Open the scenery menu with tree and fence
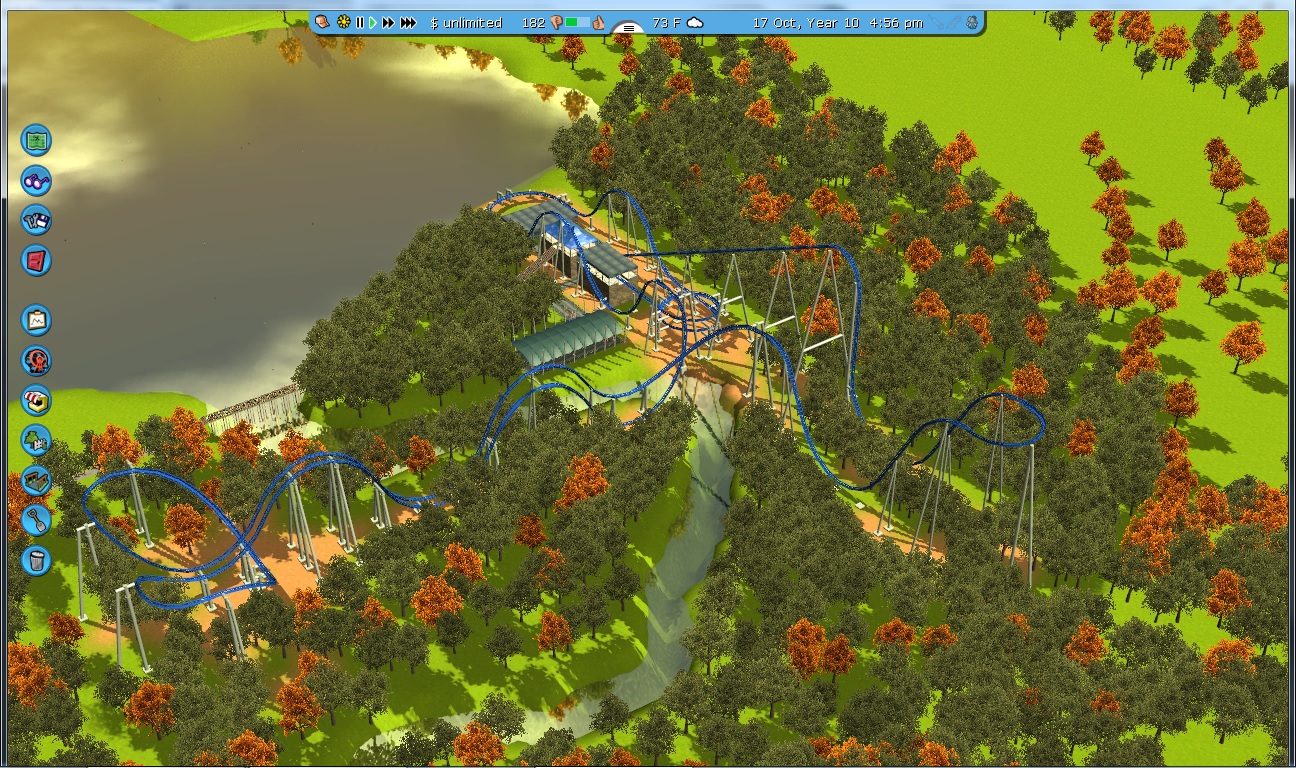1296x768 pixels. point(36,439)
